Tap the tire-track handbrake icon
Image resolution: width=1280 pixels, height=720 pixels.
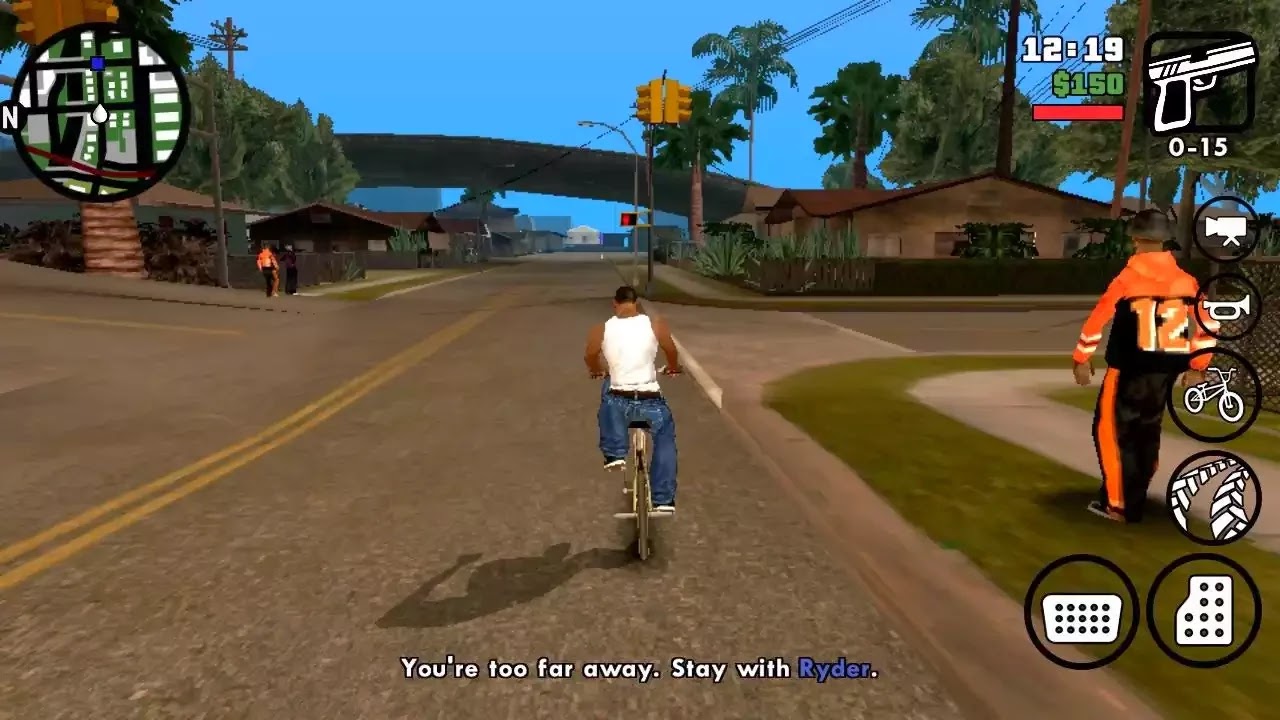pyautogui.click(x=1213, y=500)
